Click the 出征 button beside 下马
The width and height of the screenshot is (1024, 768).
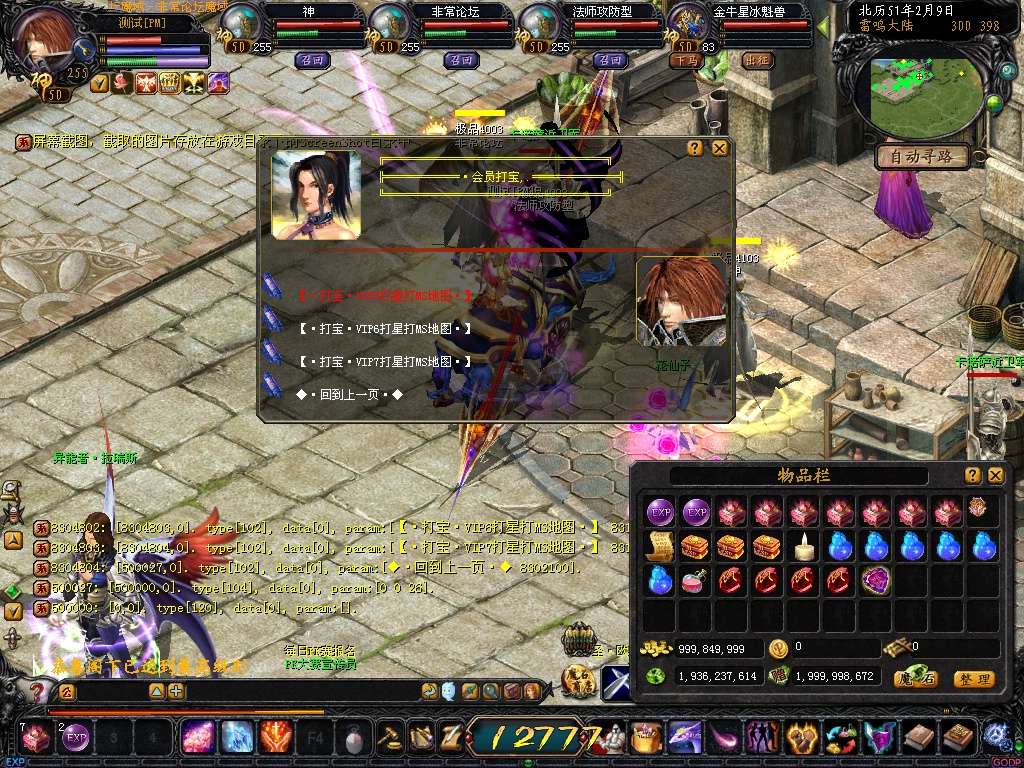(758, 60)
